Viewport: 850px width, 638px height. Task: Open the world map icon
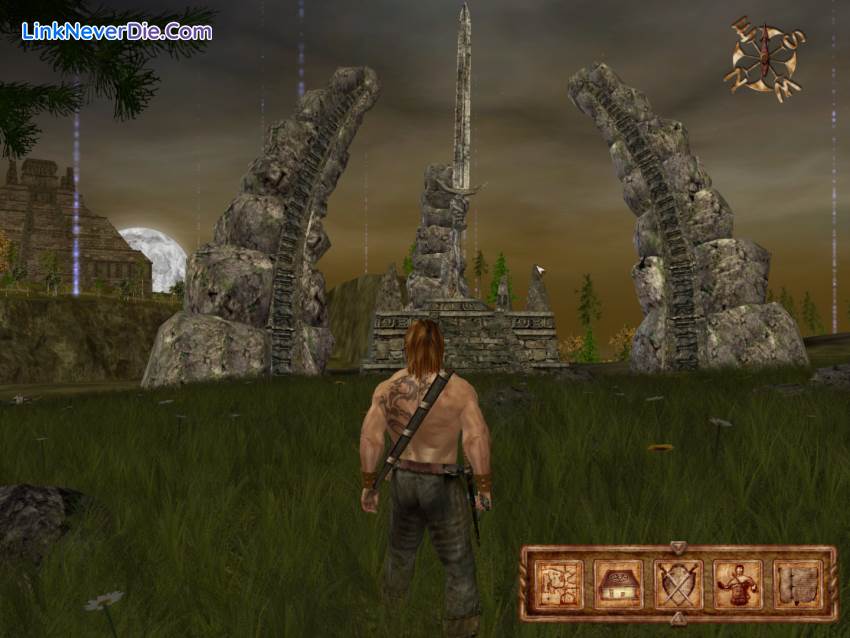click(x=558, y=584)
